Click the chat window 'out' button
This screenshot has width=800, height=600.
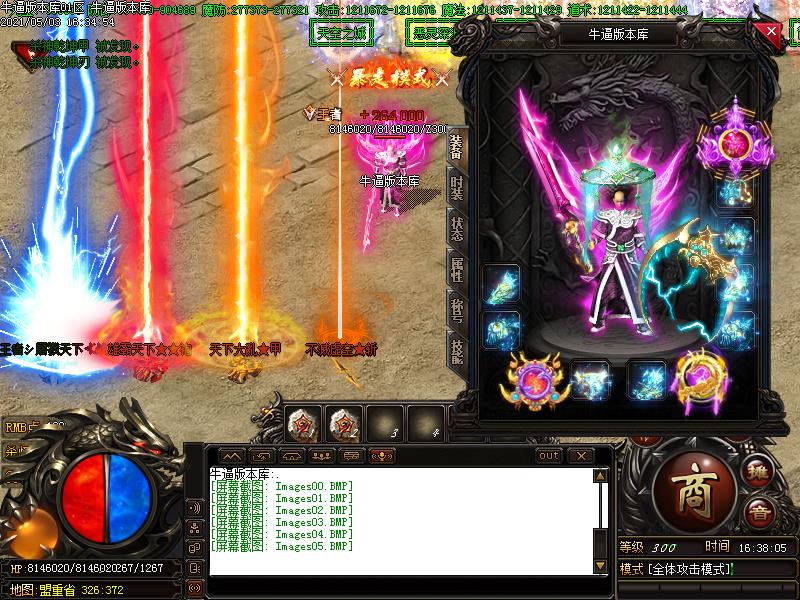(x=549, y=456)
